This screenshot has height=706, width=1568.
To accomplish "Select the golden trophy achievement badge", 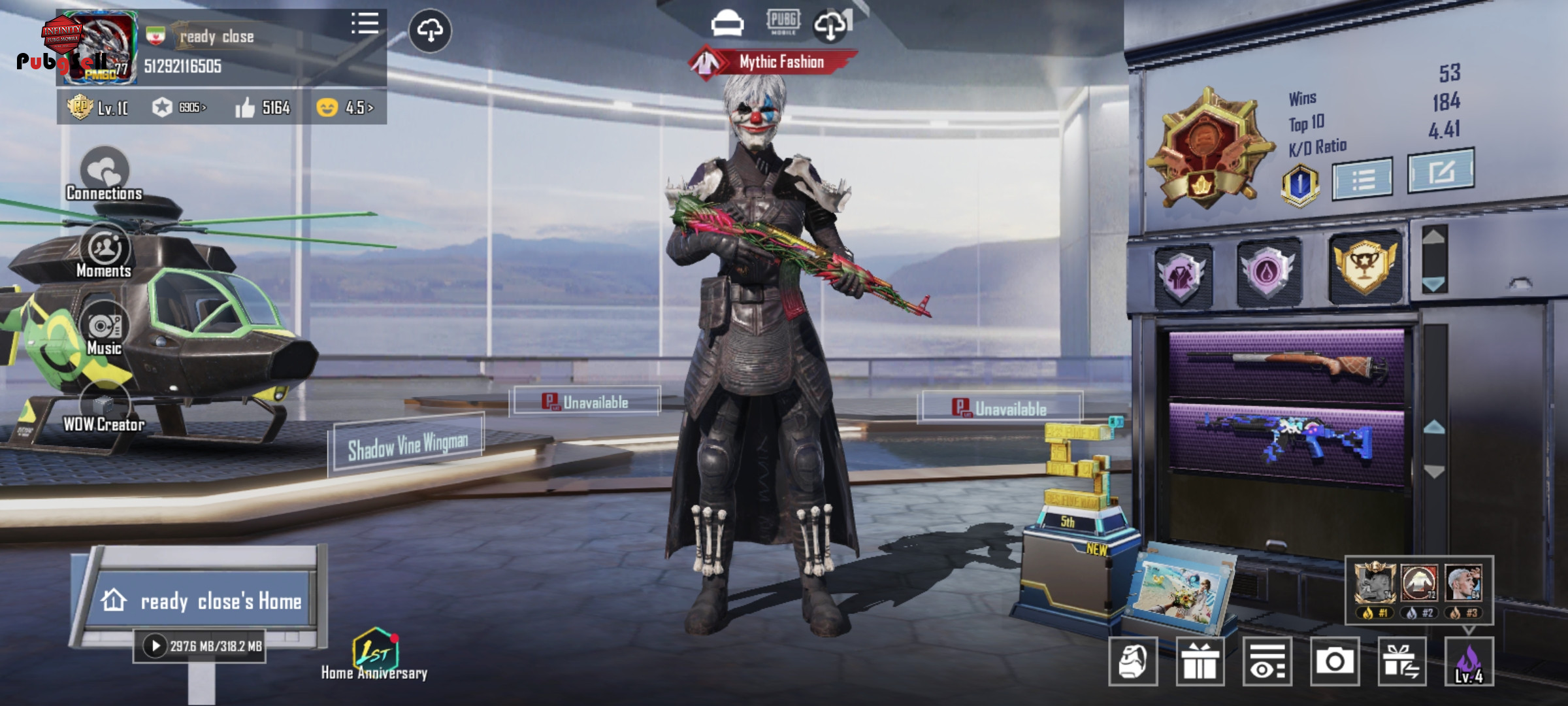I will pos(1365,267).
